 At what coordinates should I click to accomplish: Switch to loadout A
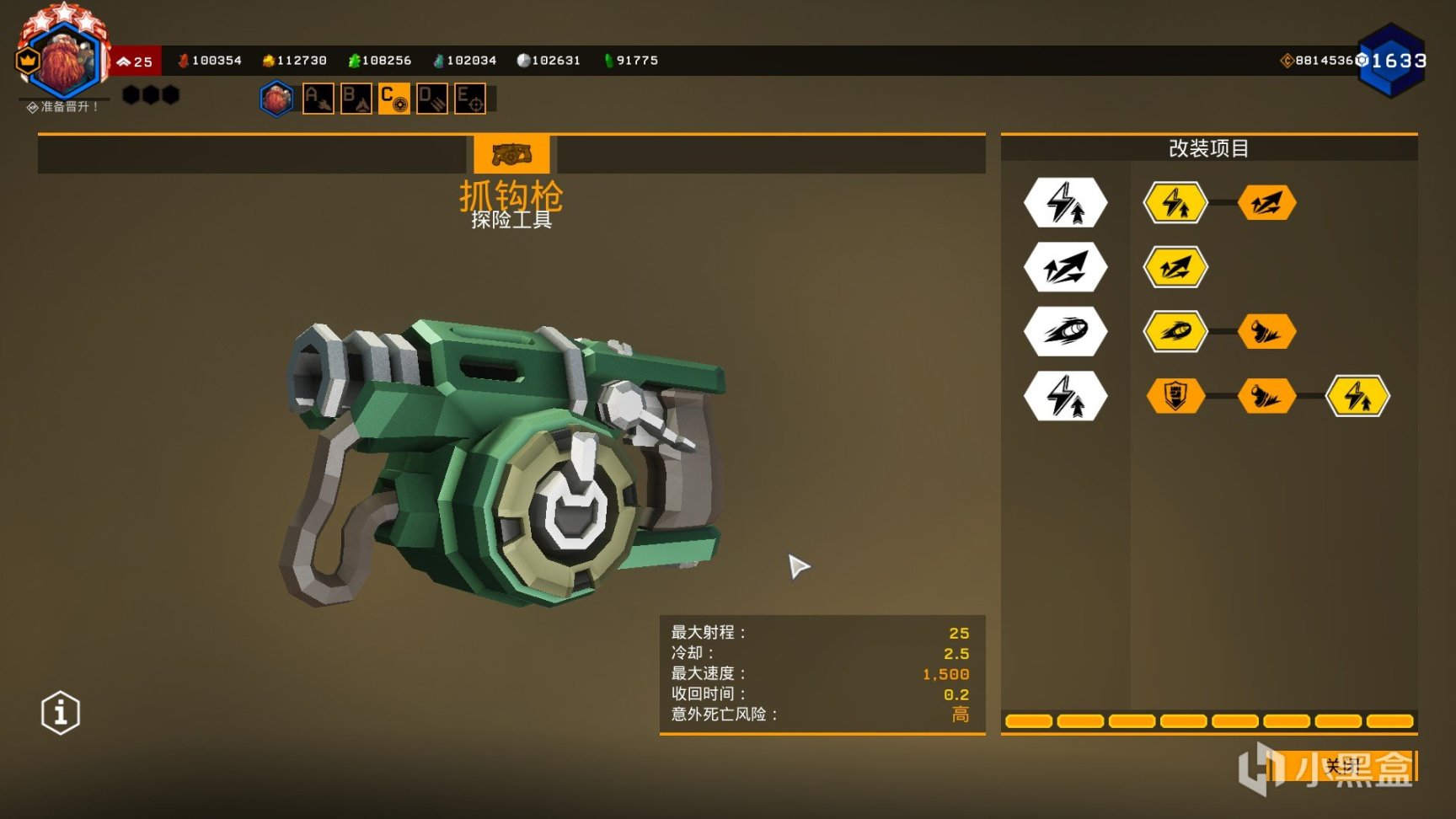318,99
